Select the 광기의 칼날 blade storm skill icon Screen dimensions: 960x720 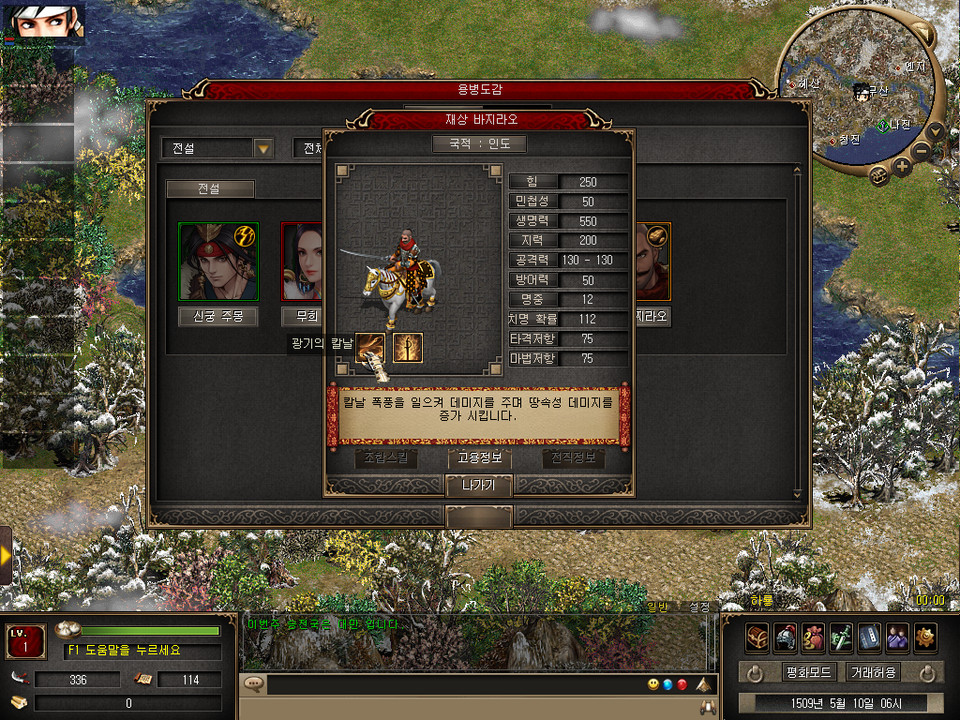coord(371,348)
